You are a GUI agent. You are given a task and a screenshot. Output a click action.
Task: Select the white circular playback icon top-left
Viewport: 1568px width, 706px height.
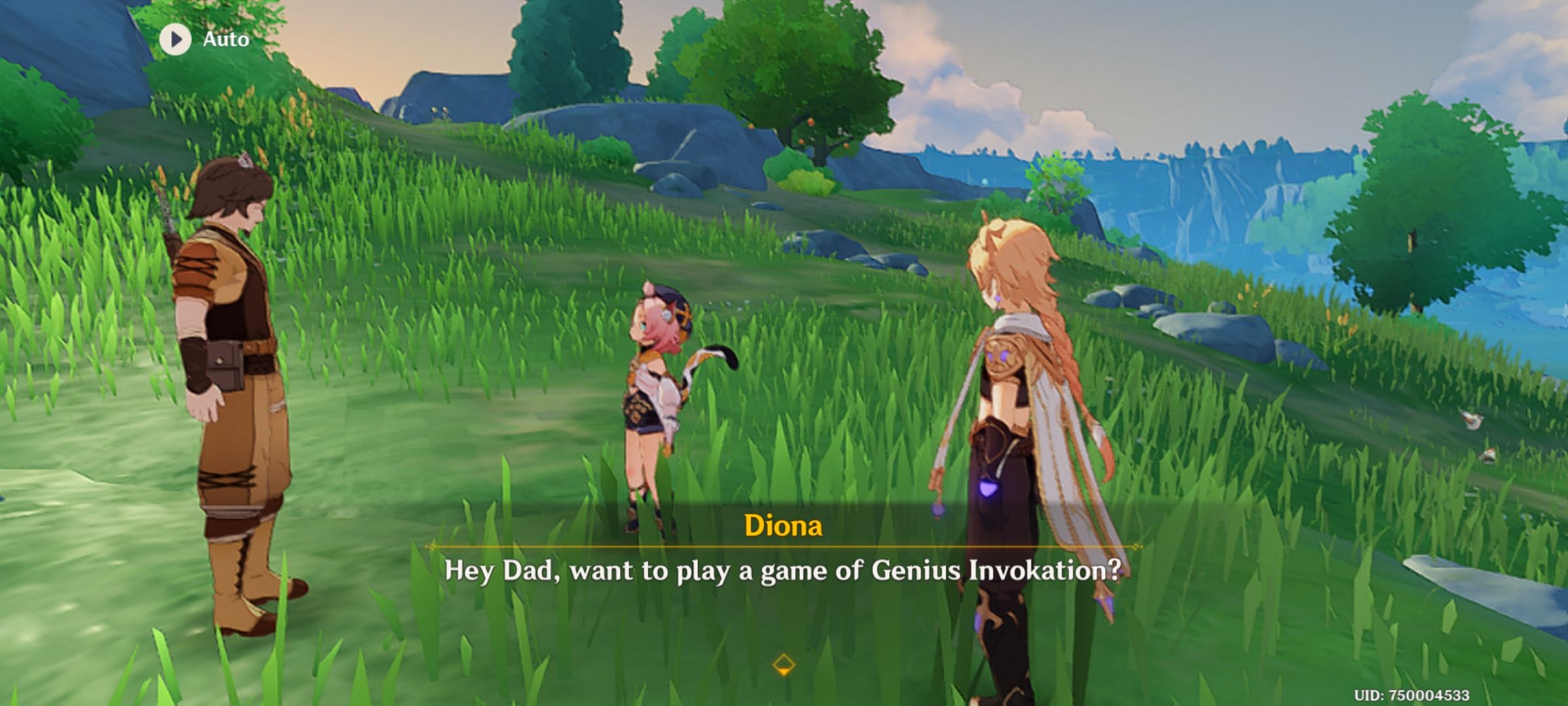[174, 39]
